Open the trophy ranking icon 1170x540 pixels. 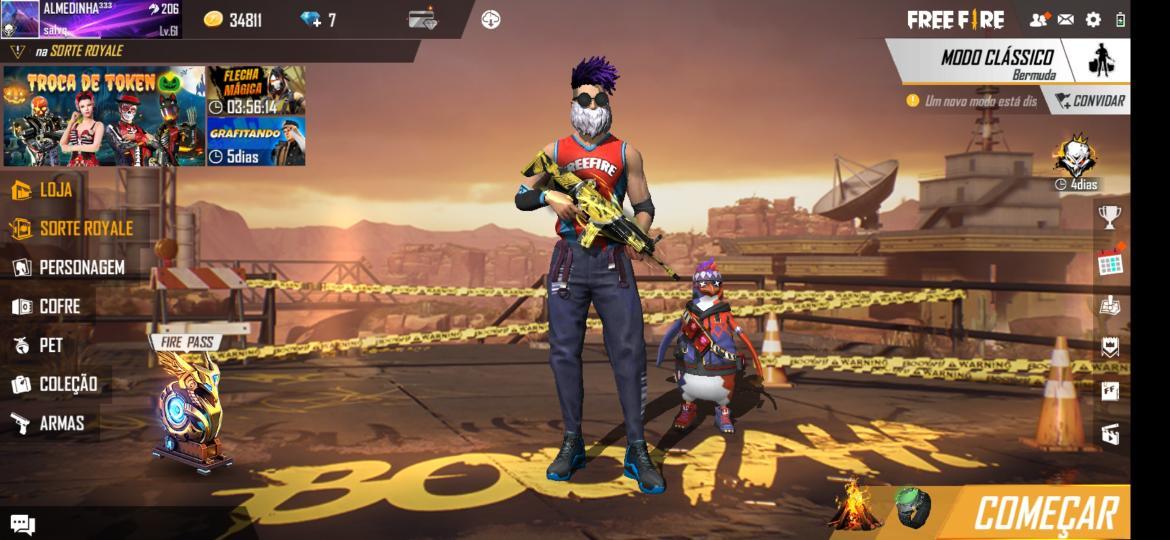(1109, 216)
